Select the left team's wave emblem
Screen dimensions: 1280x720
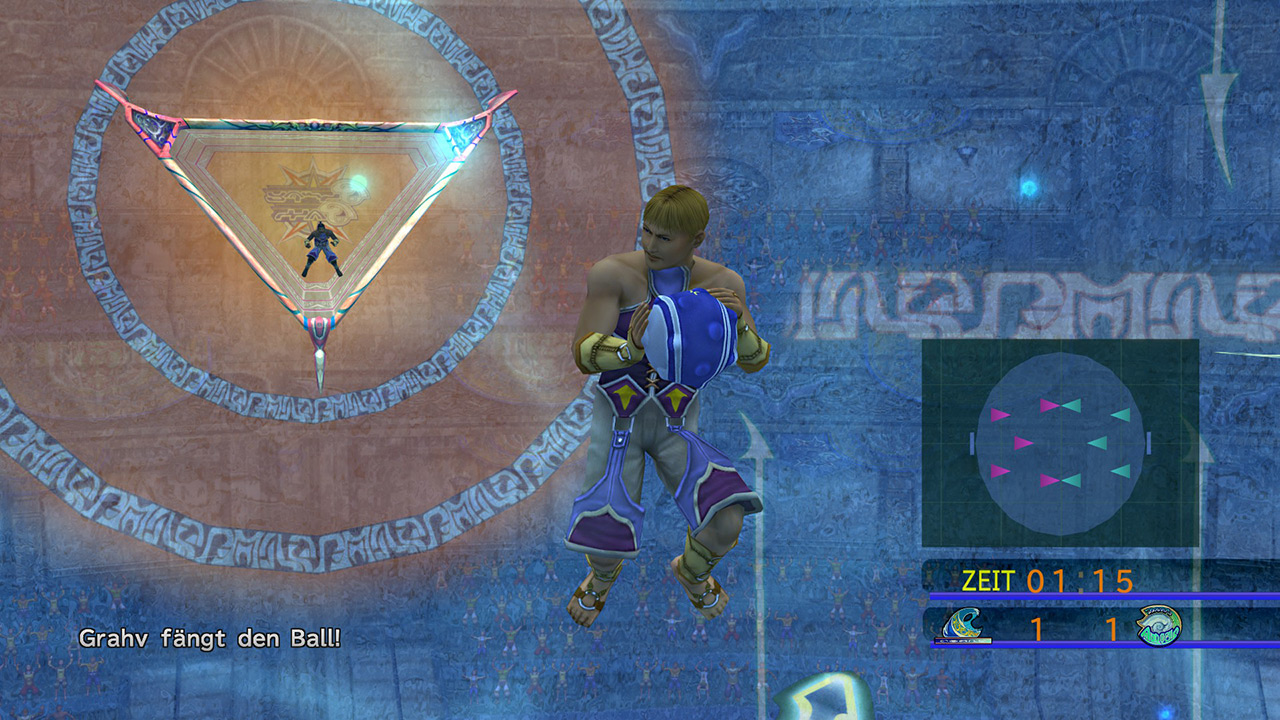964,626
